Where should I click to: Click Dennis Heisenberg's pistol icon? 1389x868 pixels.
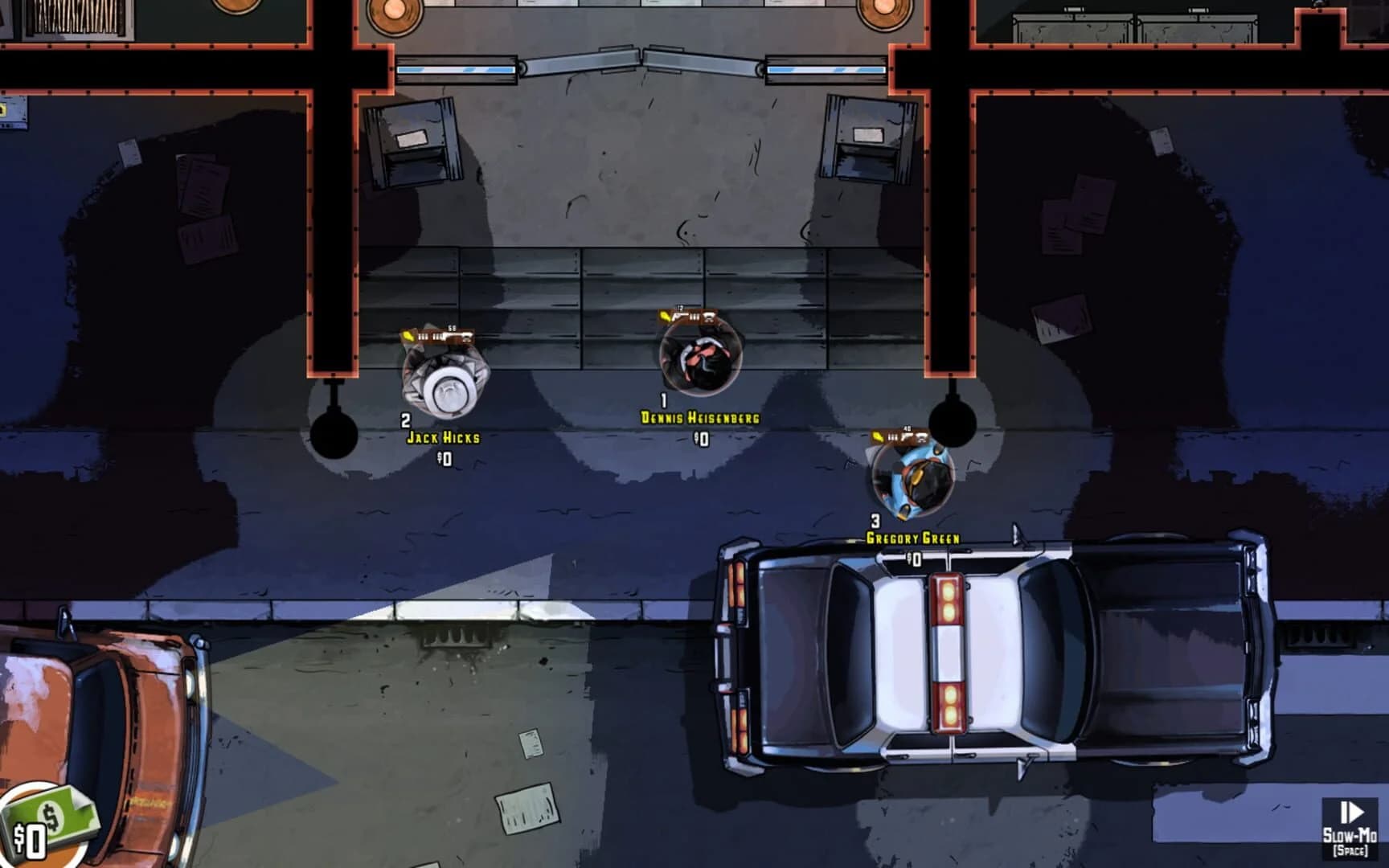click(679, 317)
